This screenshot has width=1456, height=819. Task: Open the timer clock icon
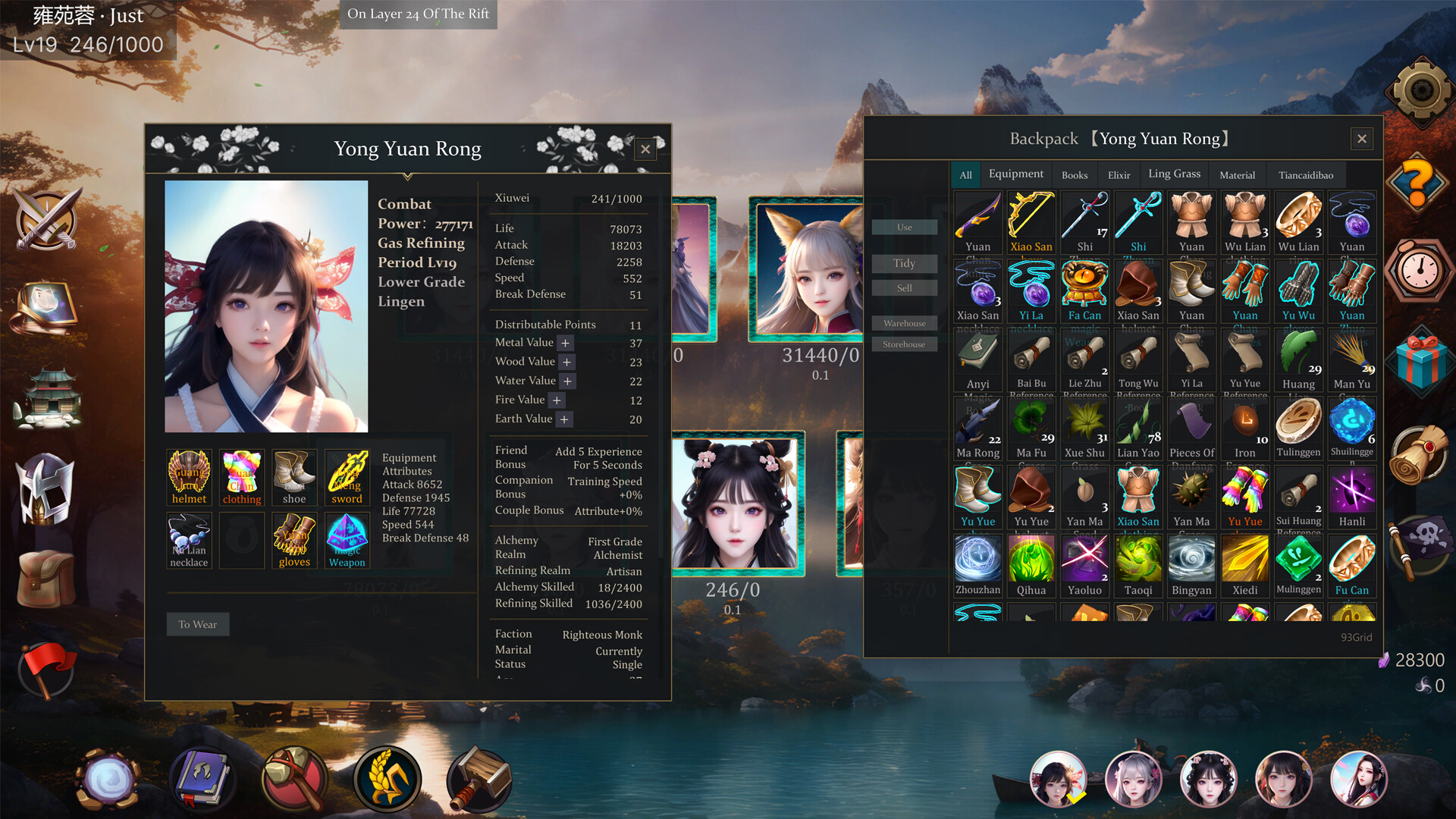[x=1417, y=273]
